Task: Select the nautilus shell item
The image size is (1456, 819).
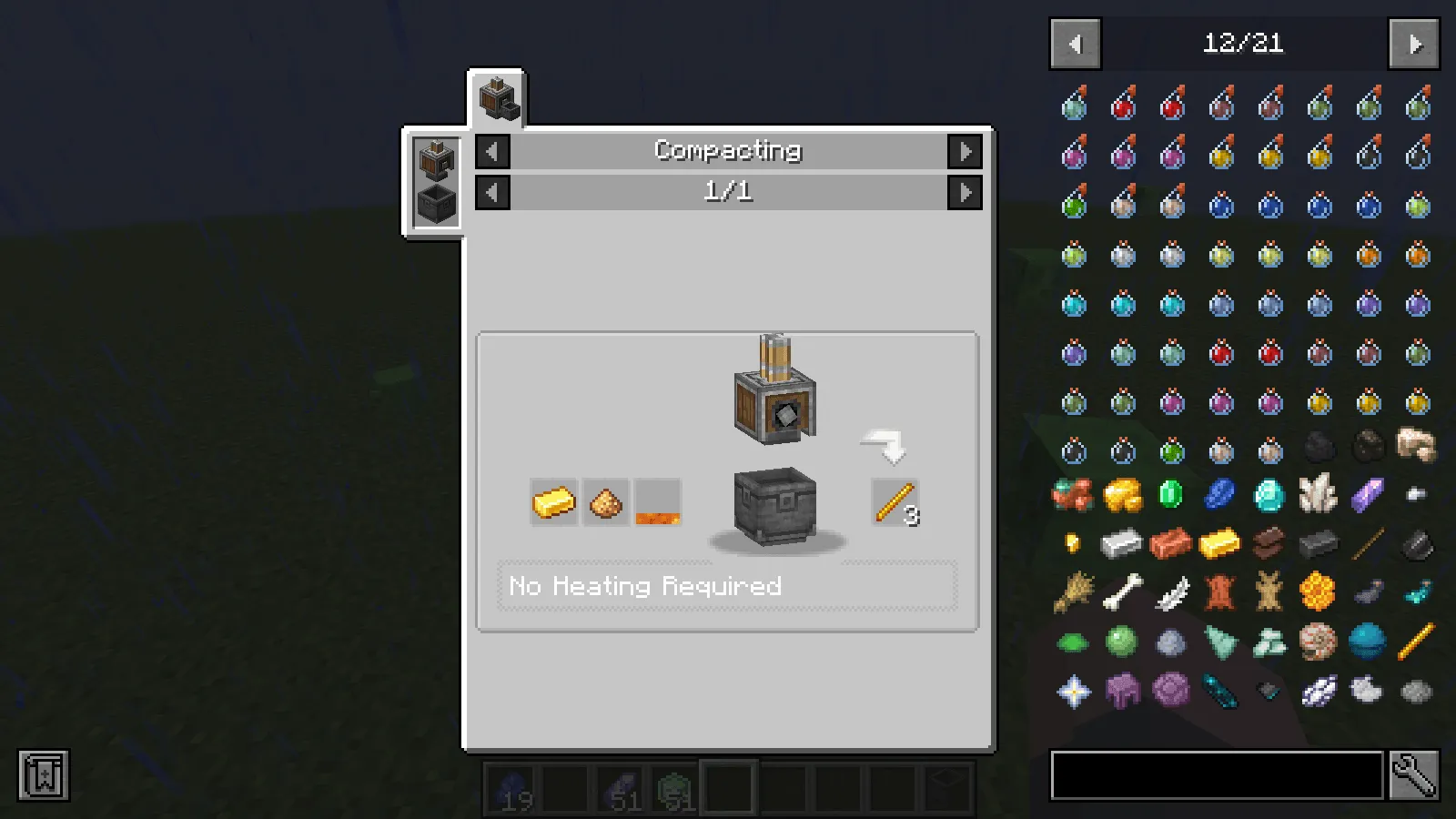Action: pyautogui.click(x=1319, y=641)
